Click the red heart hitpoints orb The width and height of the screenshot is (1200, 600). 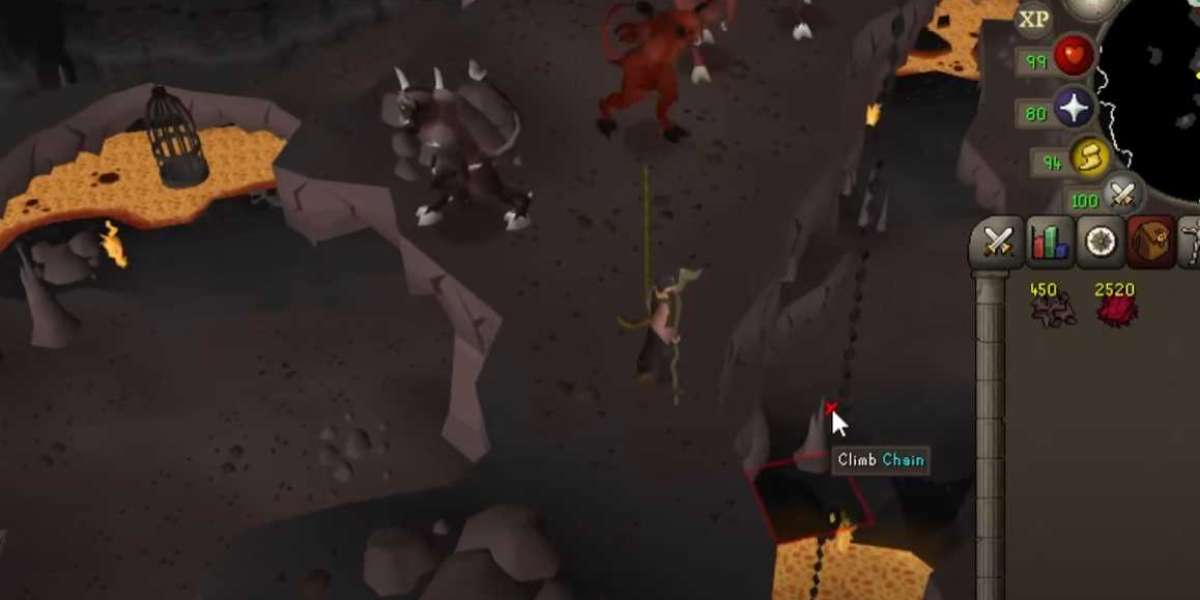tap(1073, 58)
